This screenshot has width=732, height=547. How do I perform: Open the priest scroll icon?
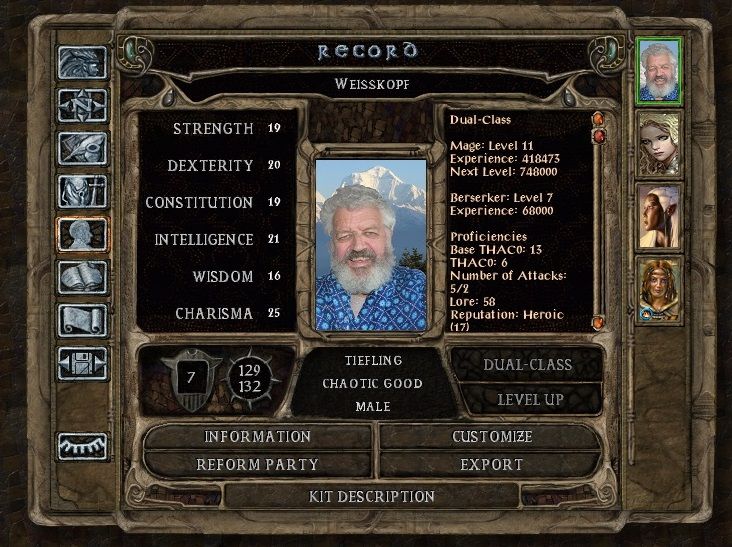point(82,319)
